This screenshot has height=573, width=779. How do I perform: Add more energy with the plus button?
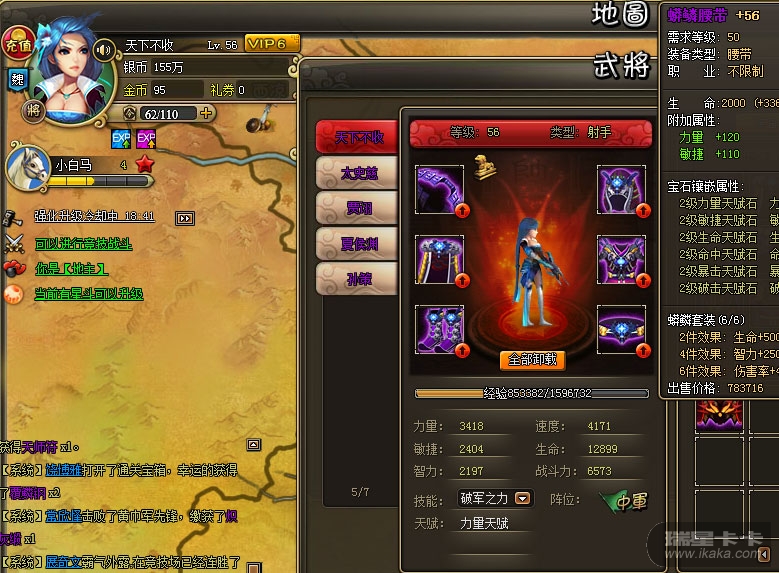pyautogui.click(x=207, y=113)
